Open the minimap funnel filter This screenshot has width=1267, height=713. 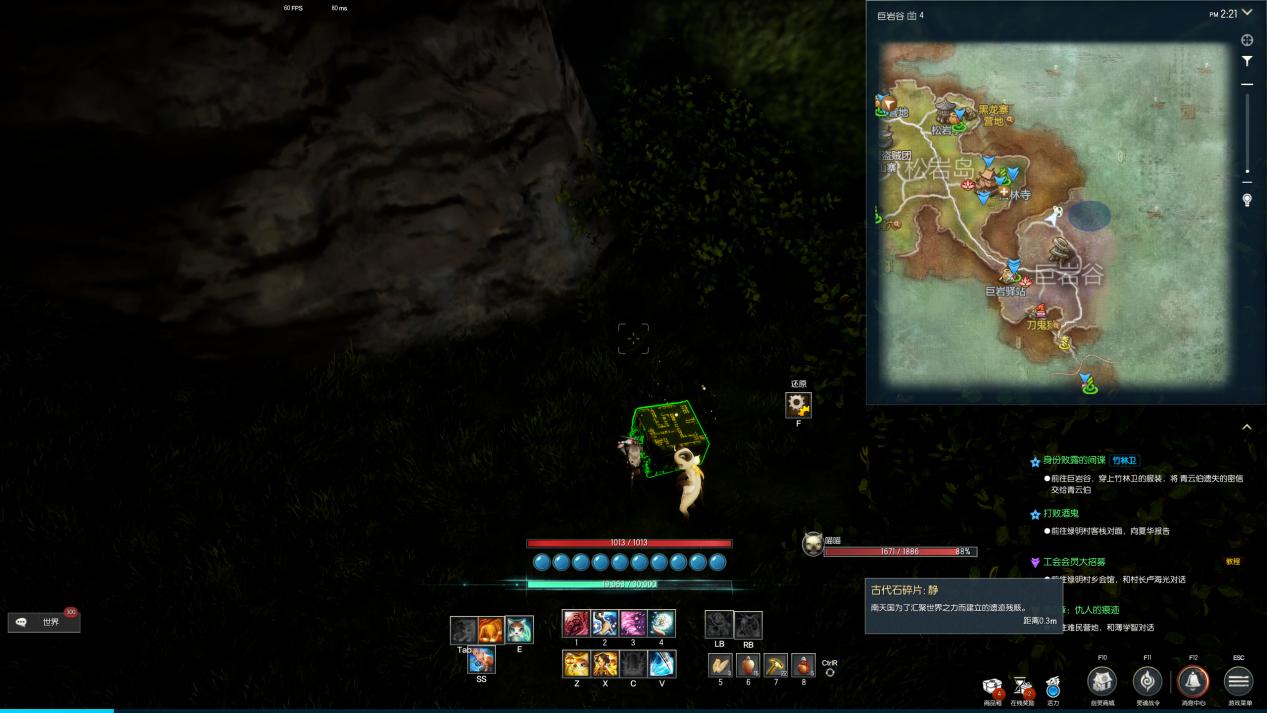coord(1247,61)
